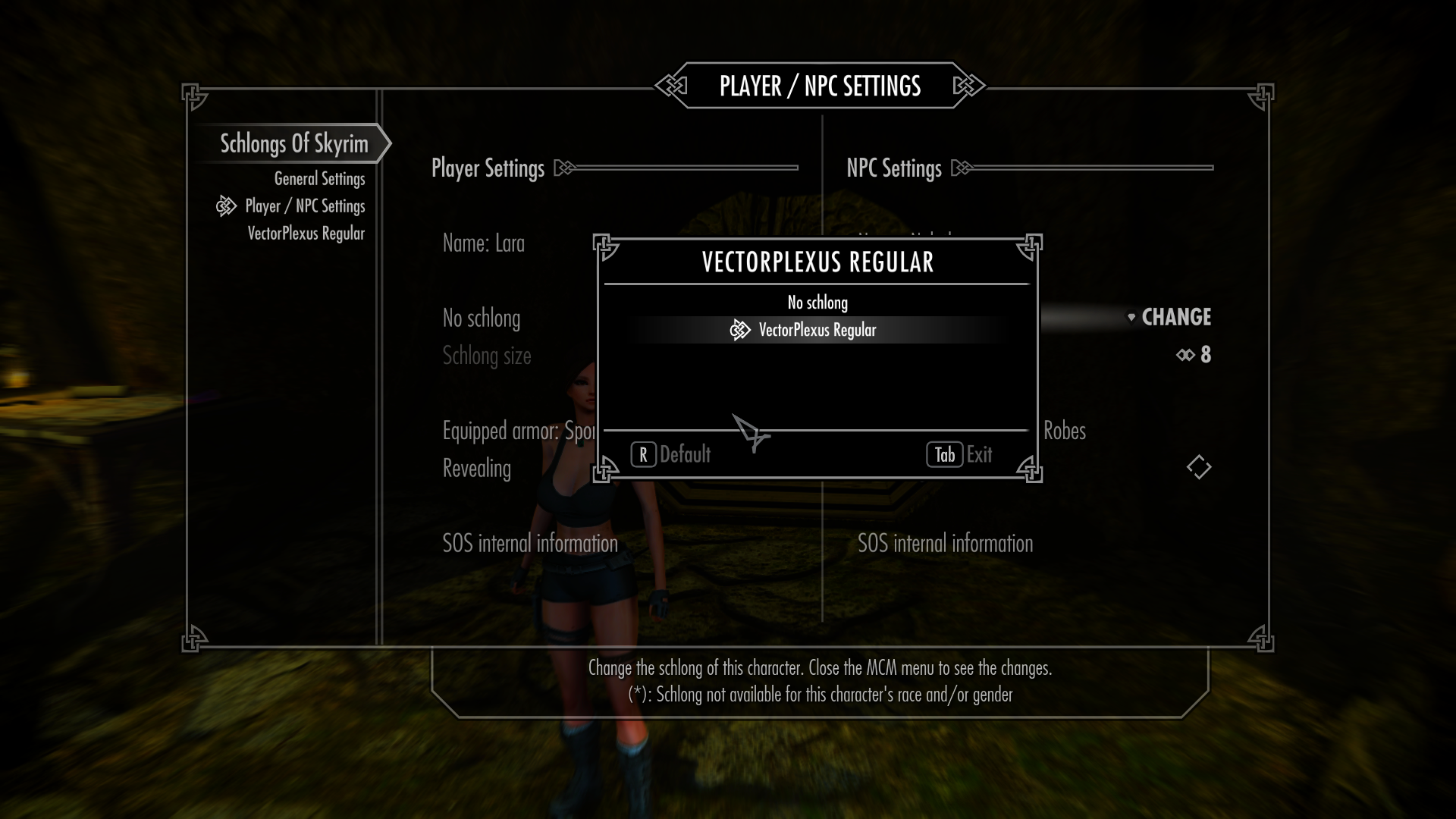The width and height of the screenshot is (1456, 819).
Task: Click the Default button in the popup
Action: pos(671,454)
